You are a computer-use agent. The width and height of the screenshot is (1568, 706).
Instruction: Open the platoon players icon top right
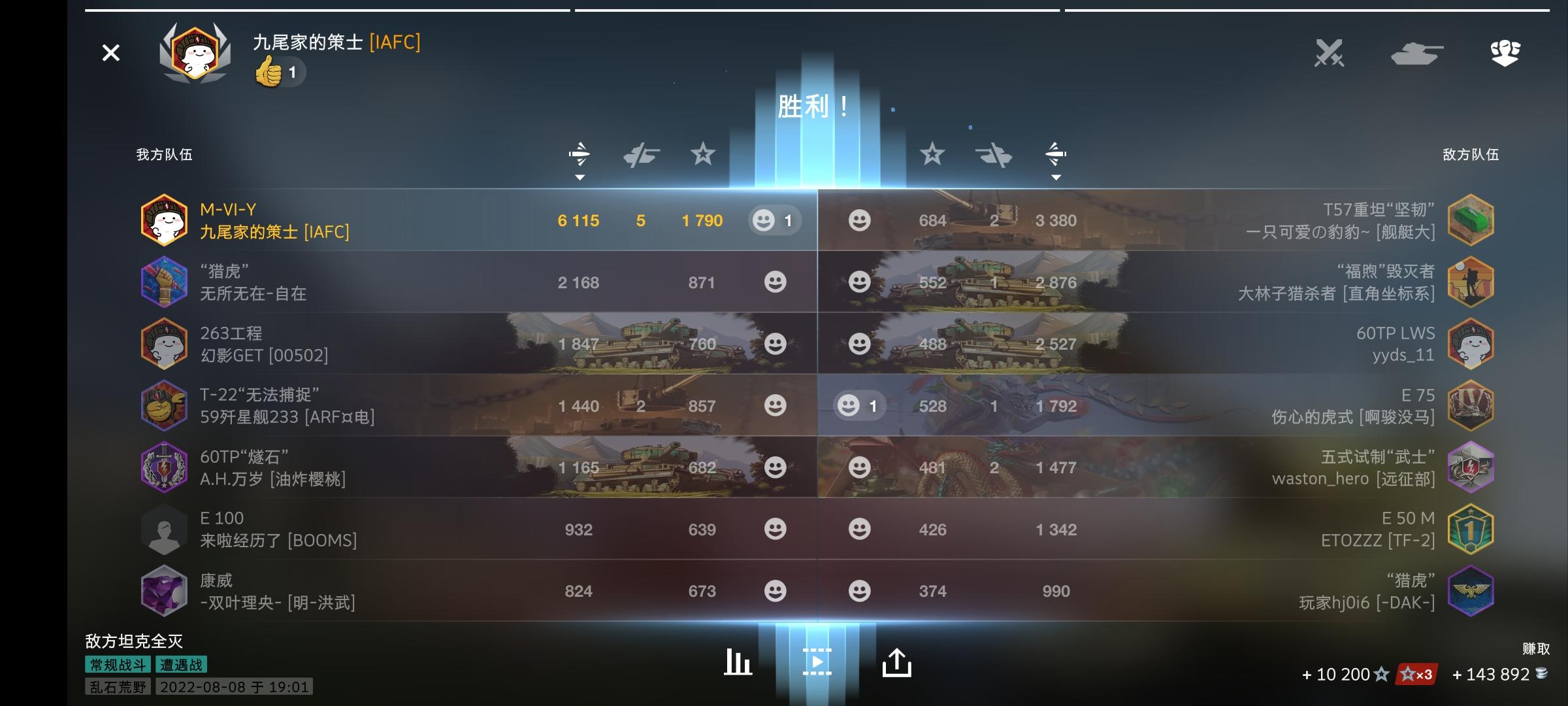click(1506, 52)
